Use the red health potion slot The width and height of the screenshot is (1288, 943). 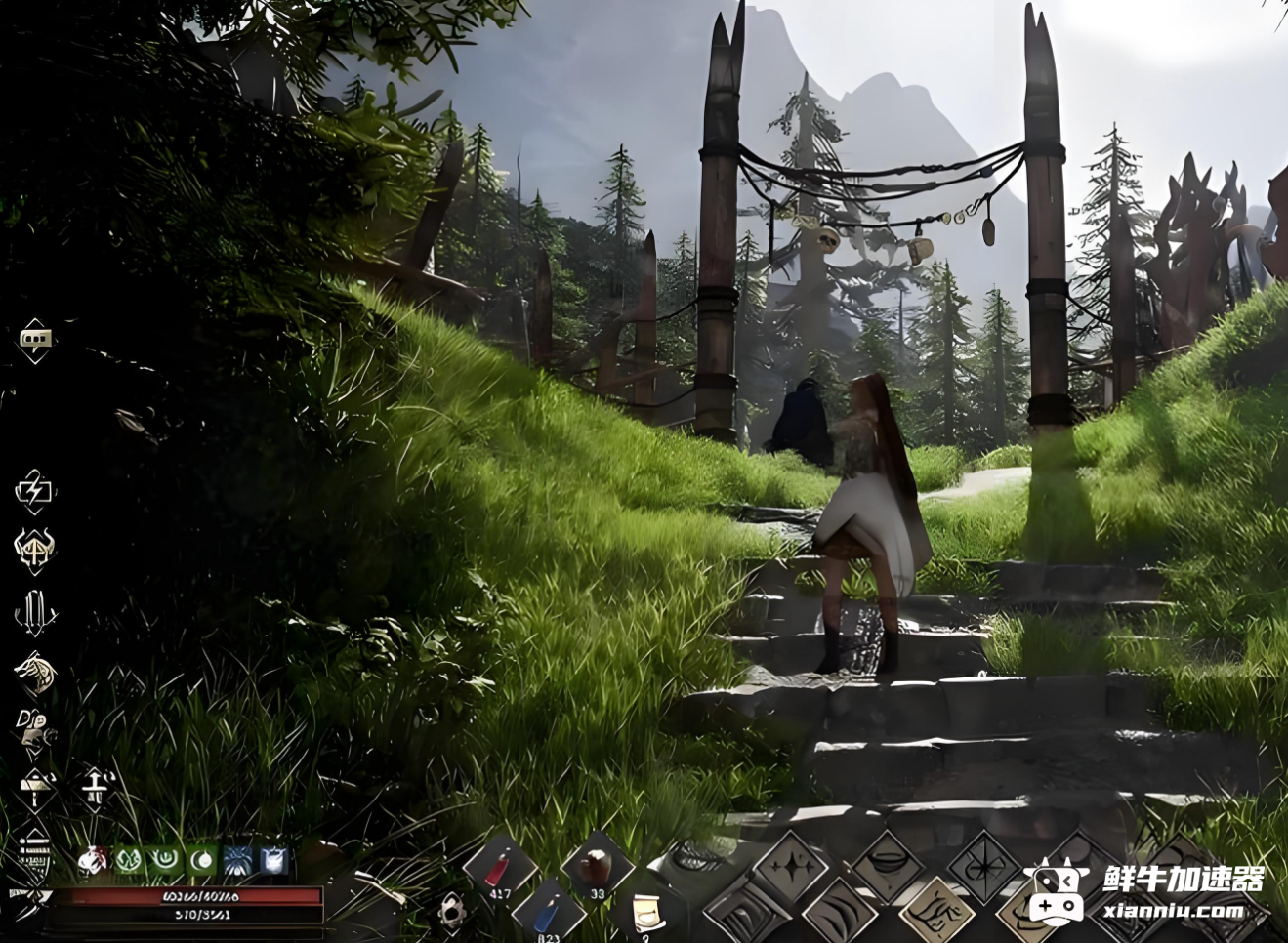coord(500,867)
